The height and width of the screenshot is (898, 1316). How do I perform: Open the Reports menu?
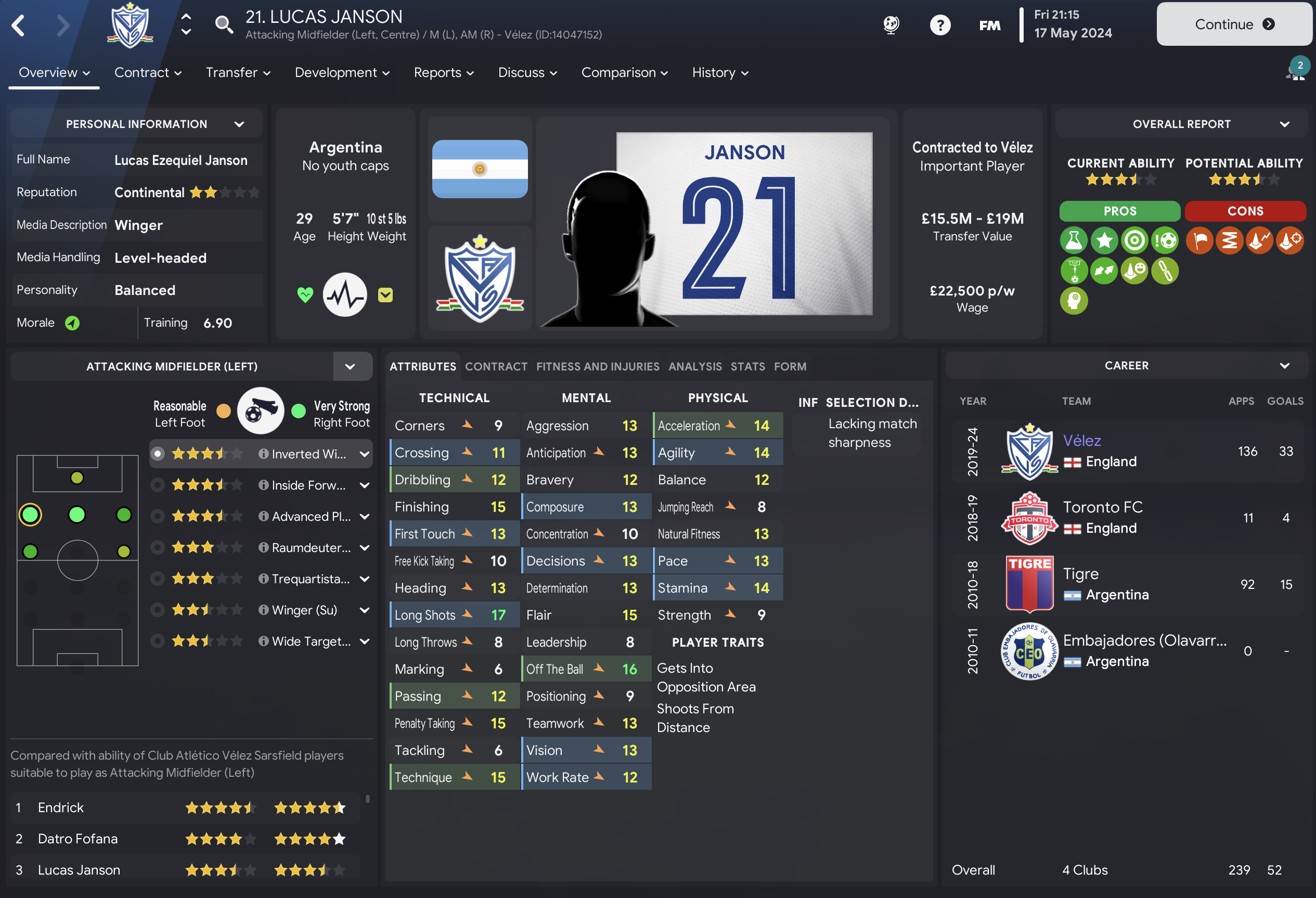[x=443, y=72]
